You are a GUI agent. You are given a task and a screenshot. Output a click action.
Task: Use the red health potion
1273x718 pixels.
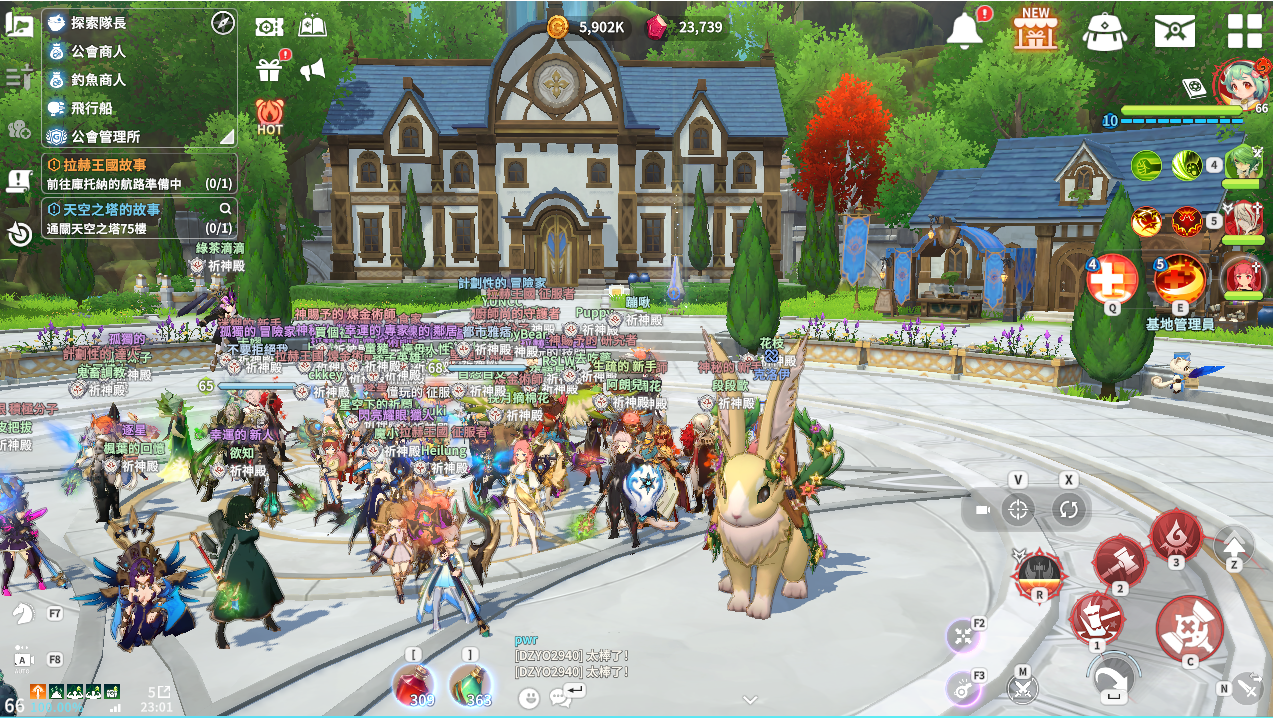[x=414, y=685]
